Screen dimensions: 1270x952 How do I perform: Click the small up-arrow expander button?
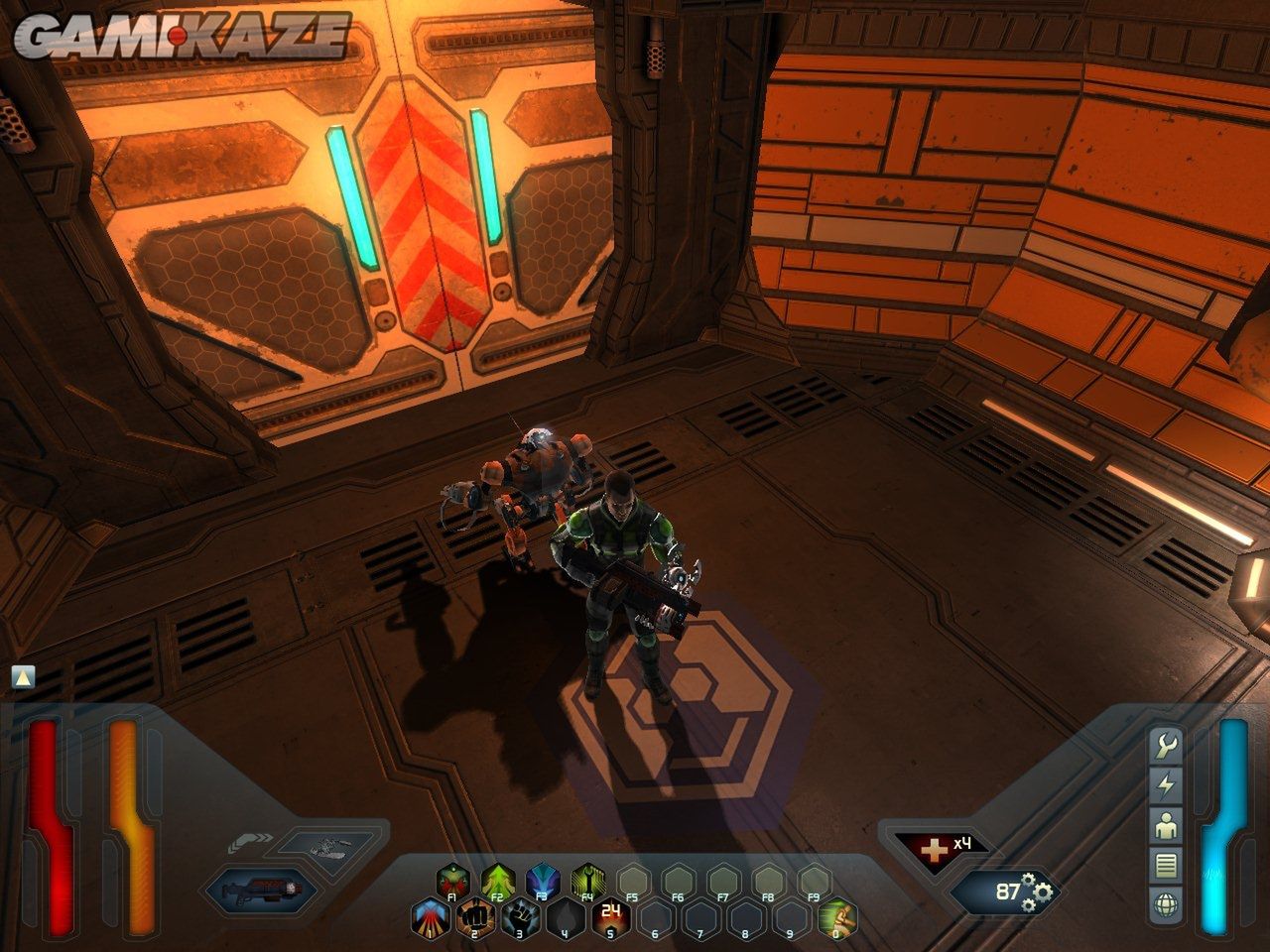pyautogui.click(x=23, y=677)
